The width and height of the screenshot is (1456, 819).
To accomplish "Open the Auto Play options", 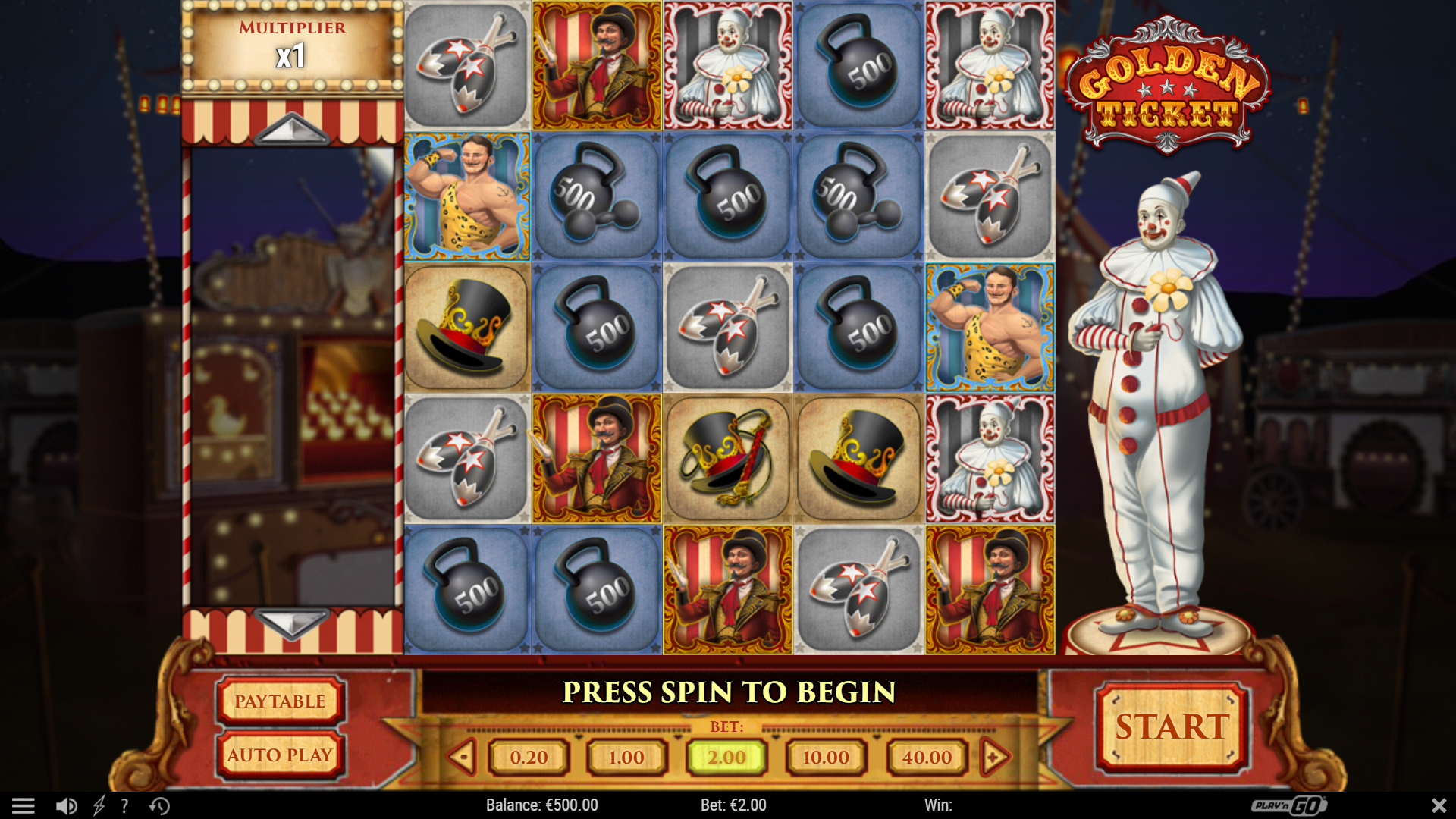I will click(x=280, y=755).
